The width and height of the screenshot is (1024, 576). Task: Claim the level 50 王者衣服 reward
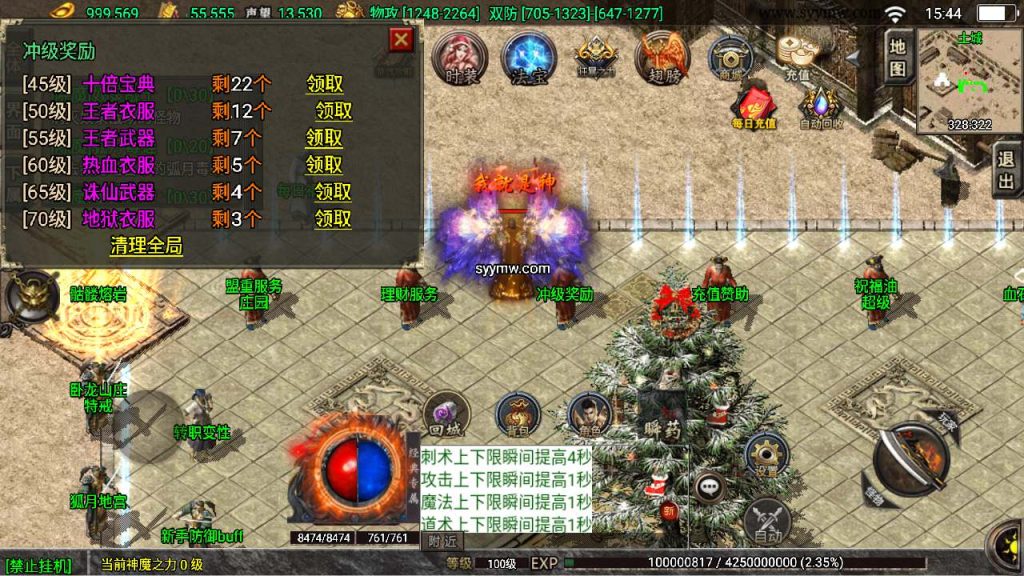point(334,111)
